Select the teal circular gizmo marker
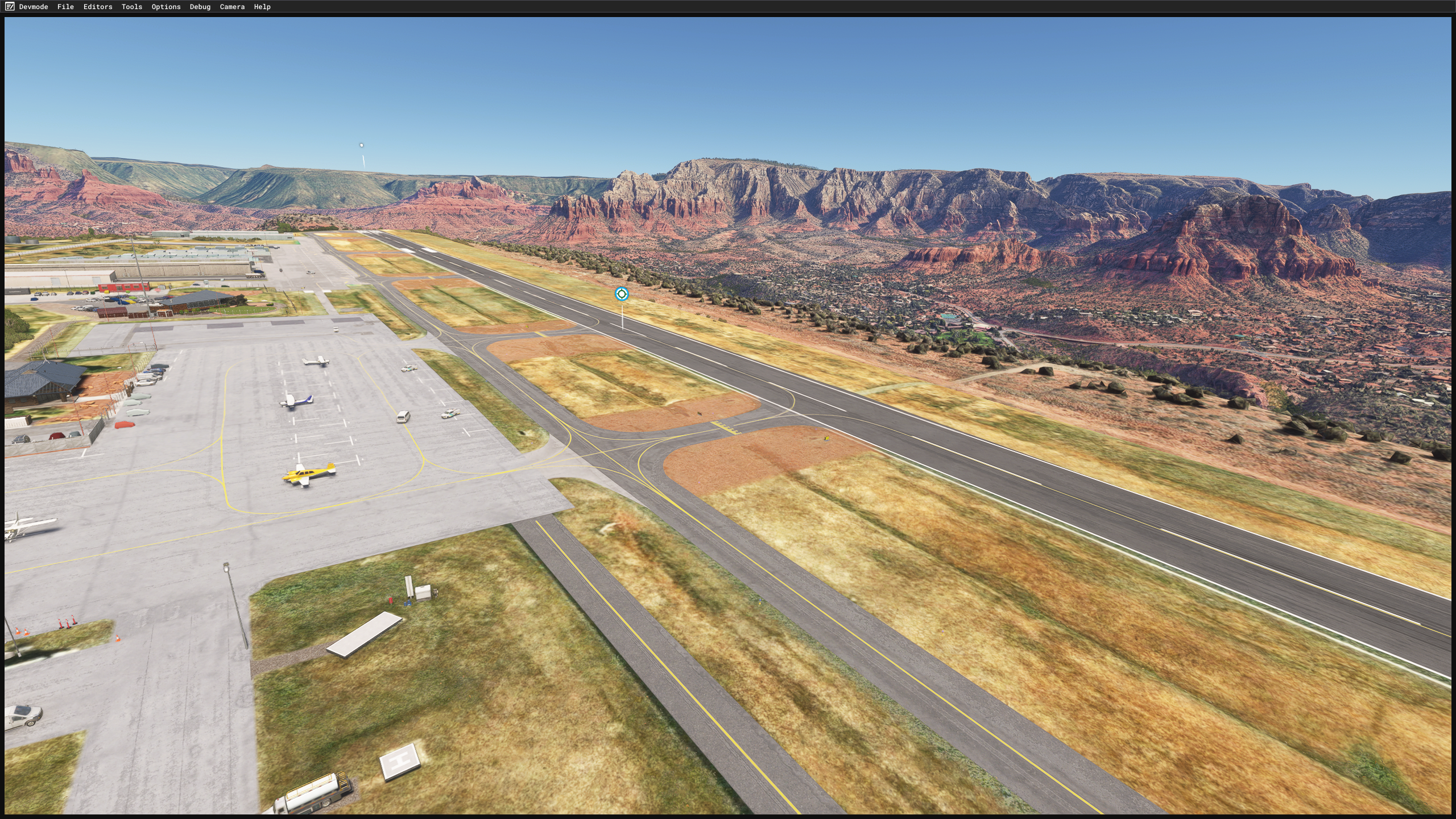Image resolution: width=1456 pixels, height=819 pixels. [x=622, y=293]
